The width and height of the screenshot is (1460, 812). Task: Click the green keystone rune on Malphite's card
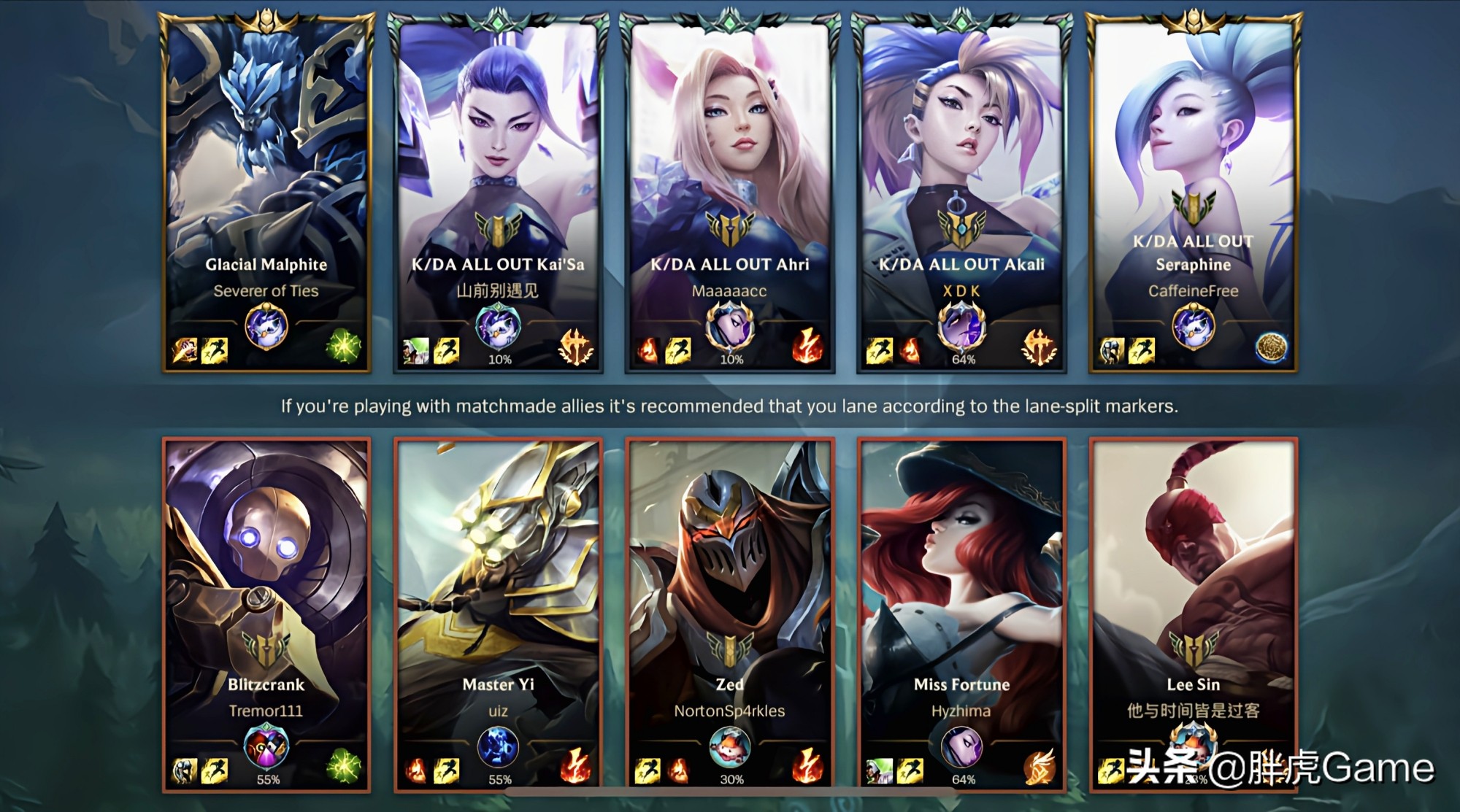[x=343, y=347]
